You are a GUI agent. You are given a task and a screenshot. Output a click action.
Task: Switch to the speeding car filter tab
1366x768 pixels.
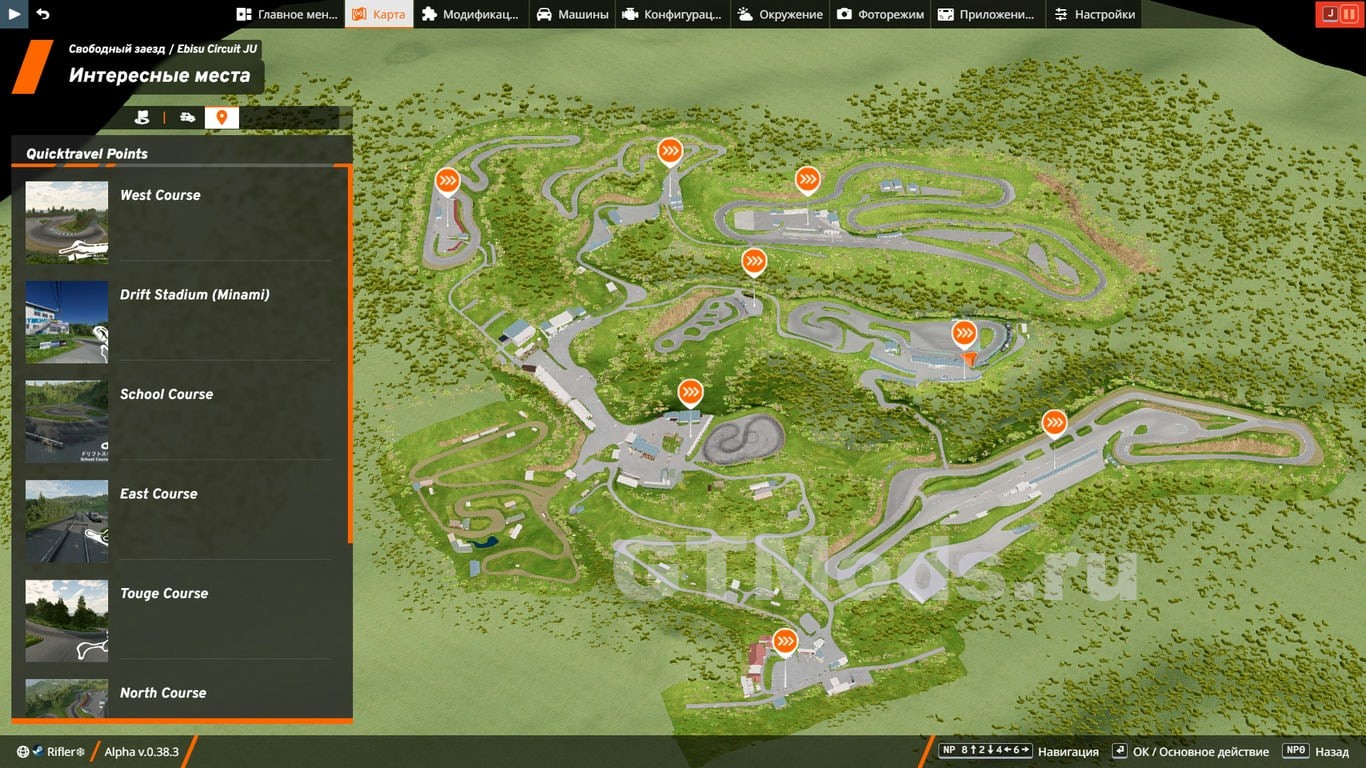click(x=187, y=118)
